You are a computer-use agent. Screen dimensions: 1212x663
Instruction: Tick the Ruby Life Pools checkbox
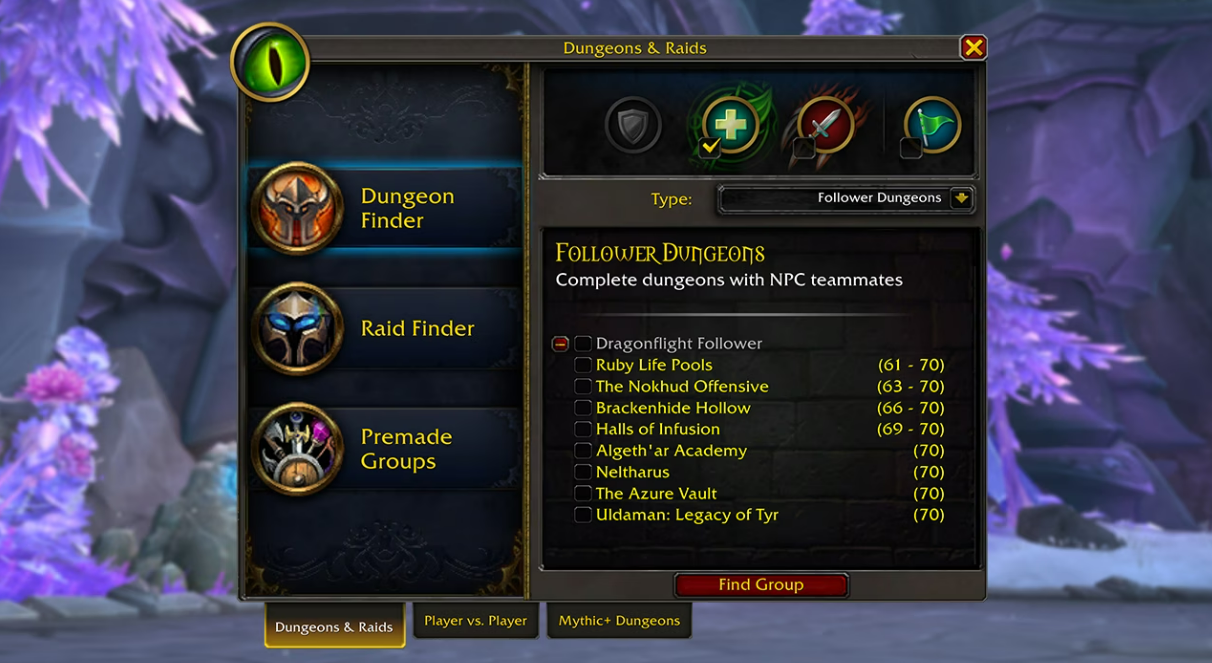[583, 365]
